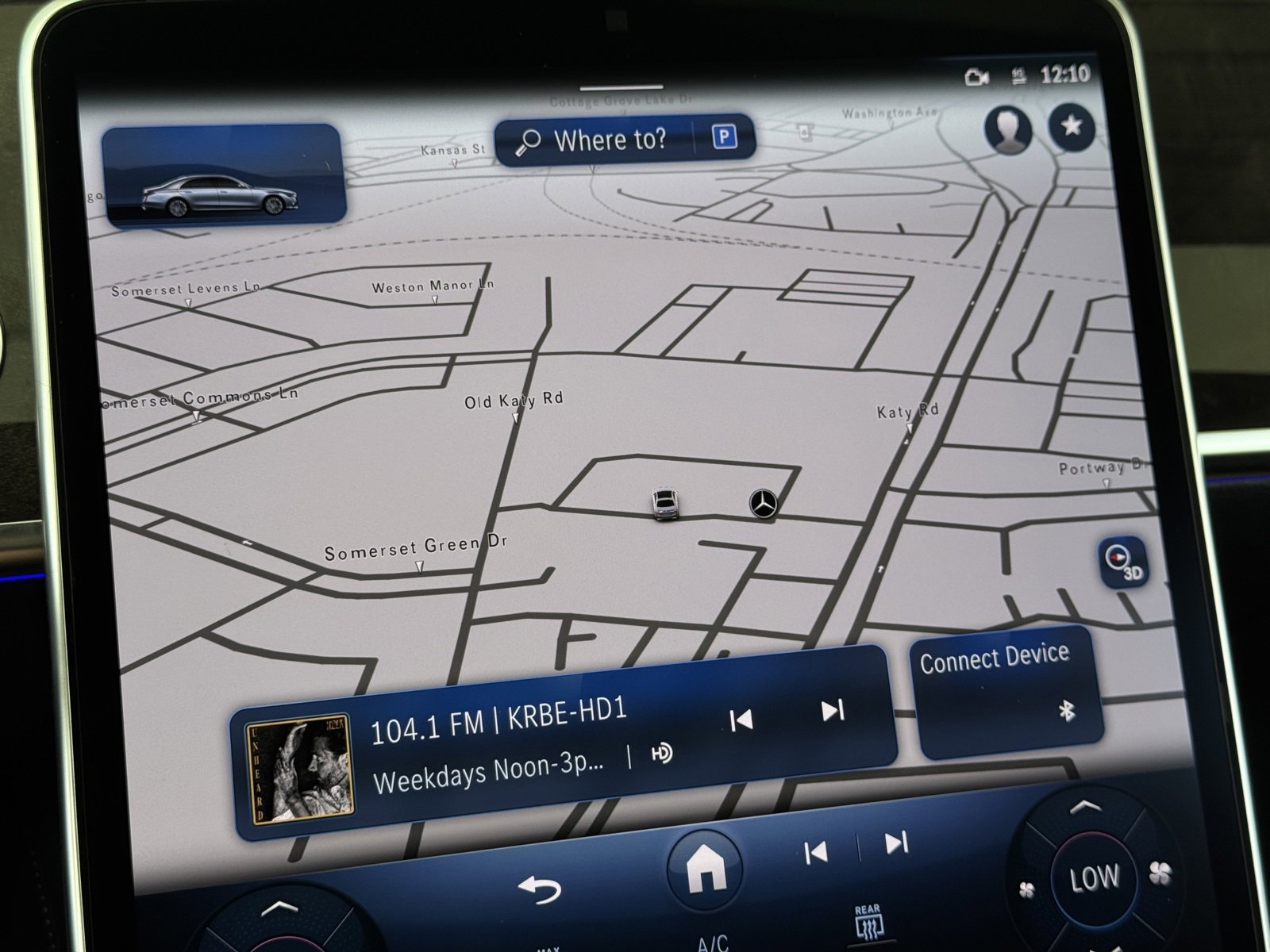Tap the Where to? search field
The image size is (1270, 952).
click(611, 140)
